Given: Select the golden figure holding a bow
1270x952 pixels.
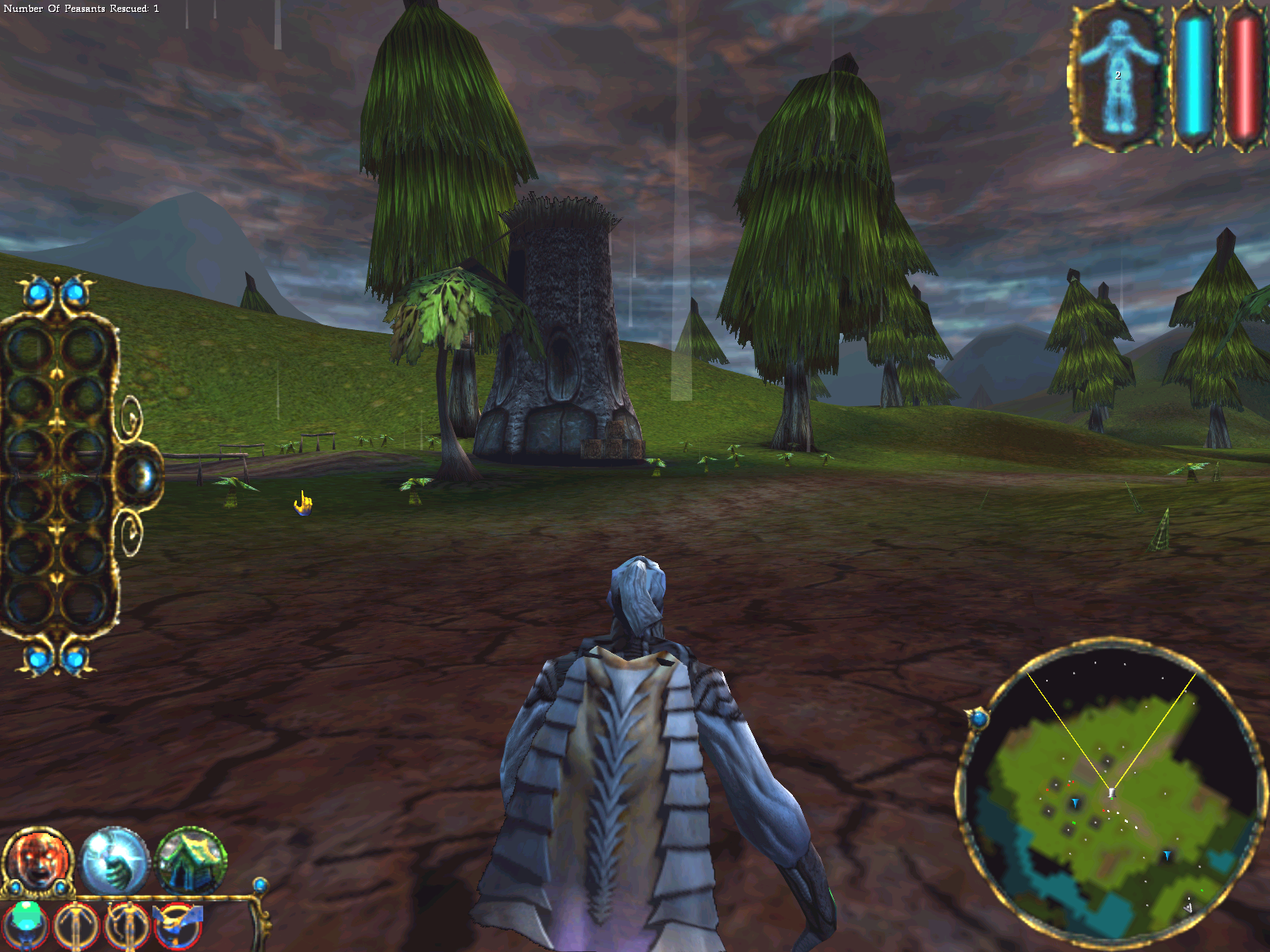Looking at the screenshot, I should pos(127,925).
